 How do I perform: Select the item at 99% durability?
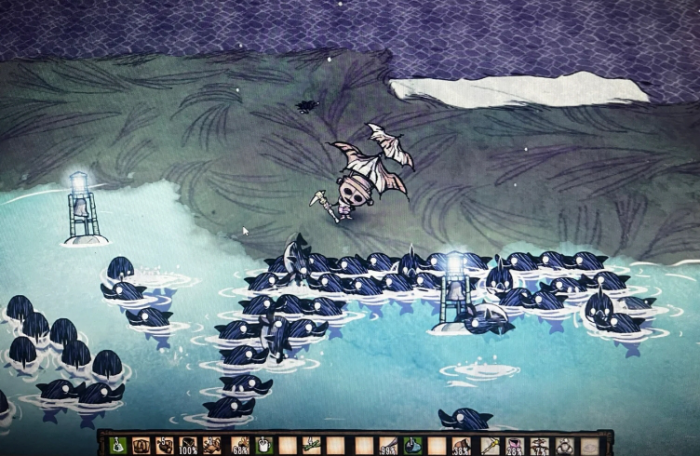(387, 445)
